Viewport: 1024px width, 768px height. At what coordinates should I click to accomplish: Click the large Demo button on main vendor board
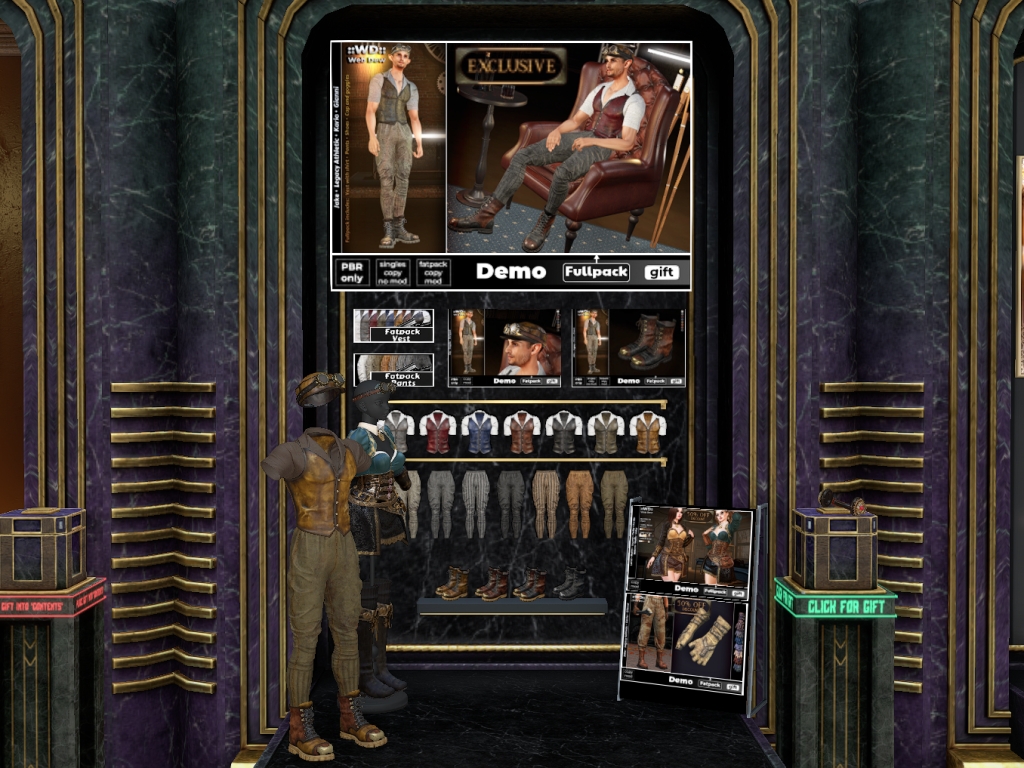coord(510,272)
